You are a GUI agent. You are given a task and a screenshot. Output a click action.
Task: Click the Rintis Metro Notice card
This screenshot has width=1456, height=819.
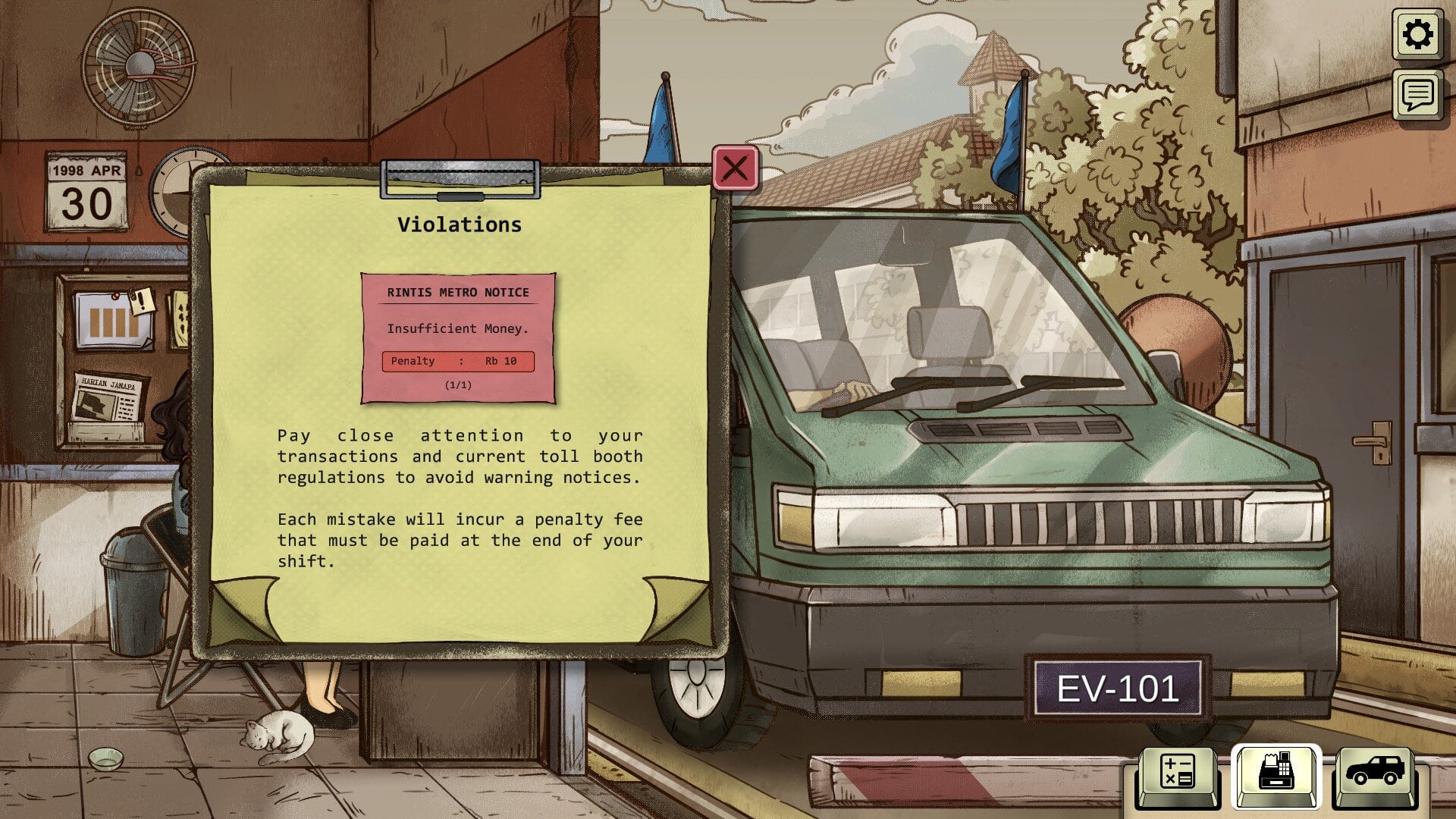(x=458, y=338)
